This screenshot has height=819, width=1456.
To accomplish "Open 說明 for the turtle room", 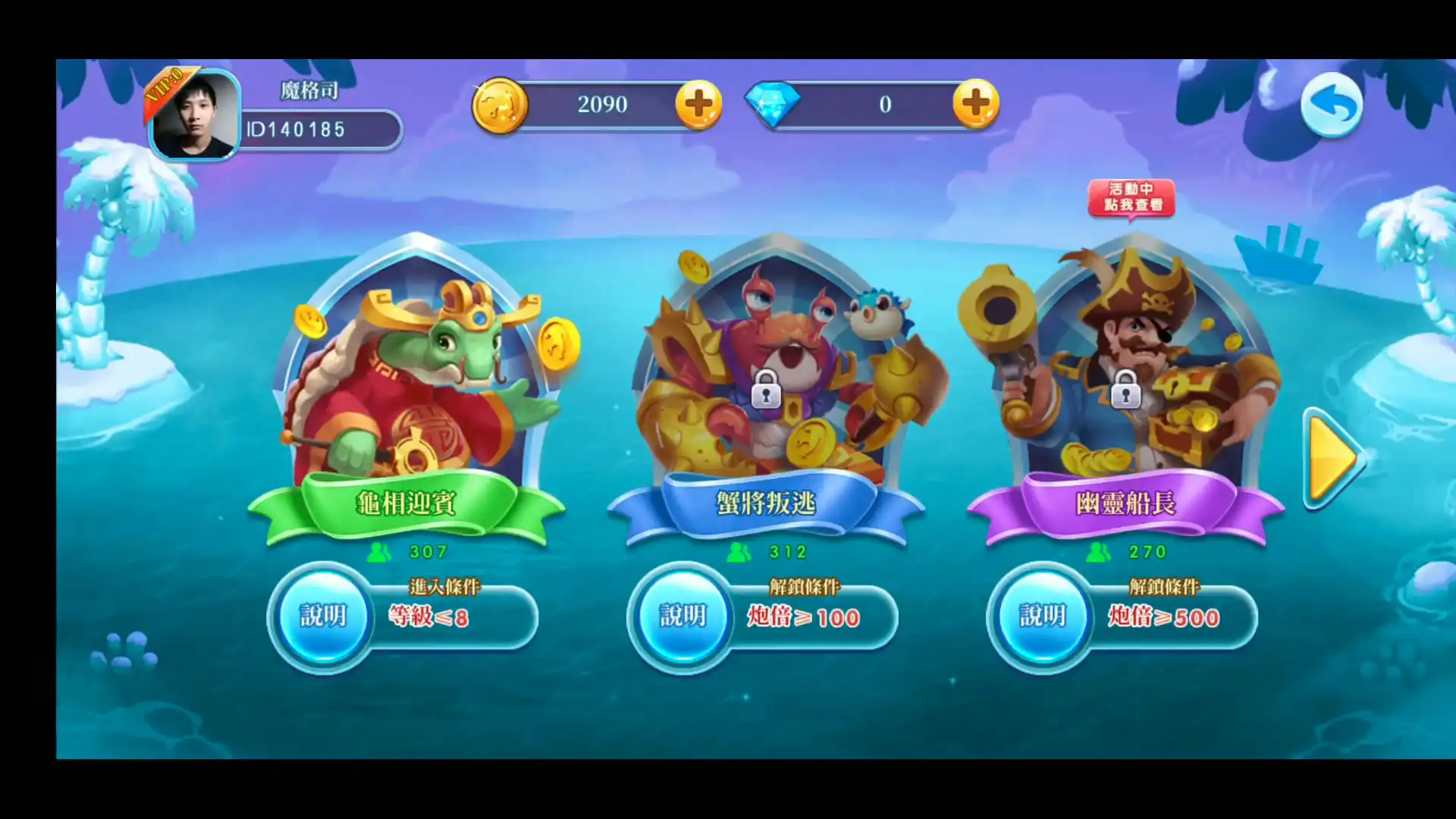I will coord(323,616).
